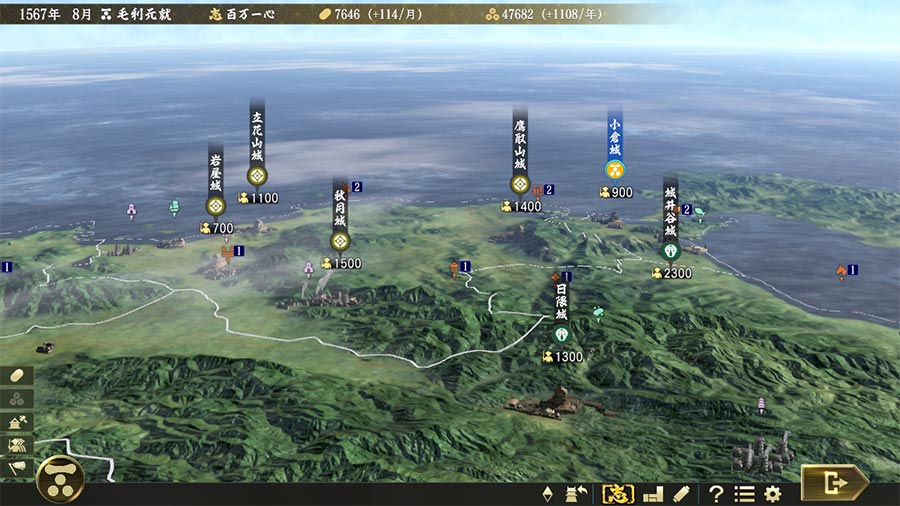Select the rice bales overlay icon
Viewport: 900px width, 506px height.
19,398
